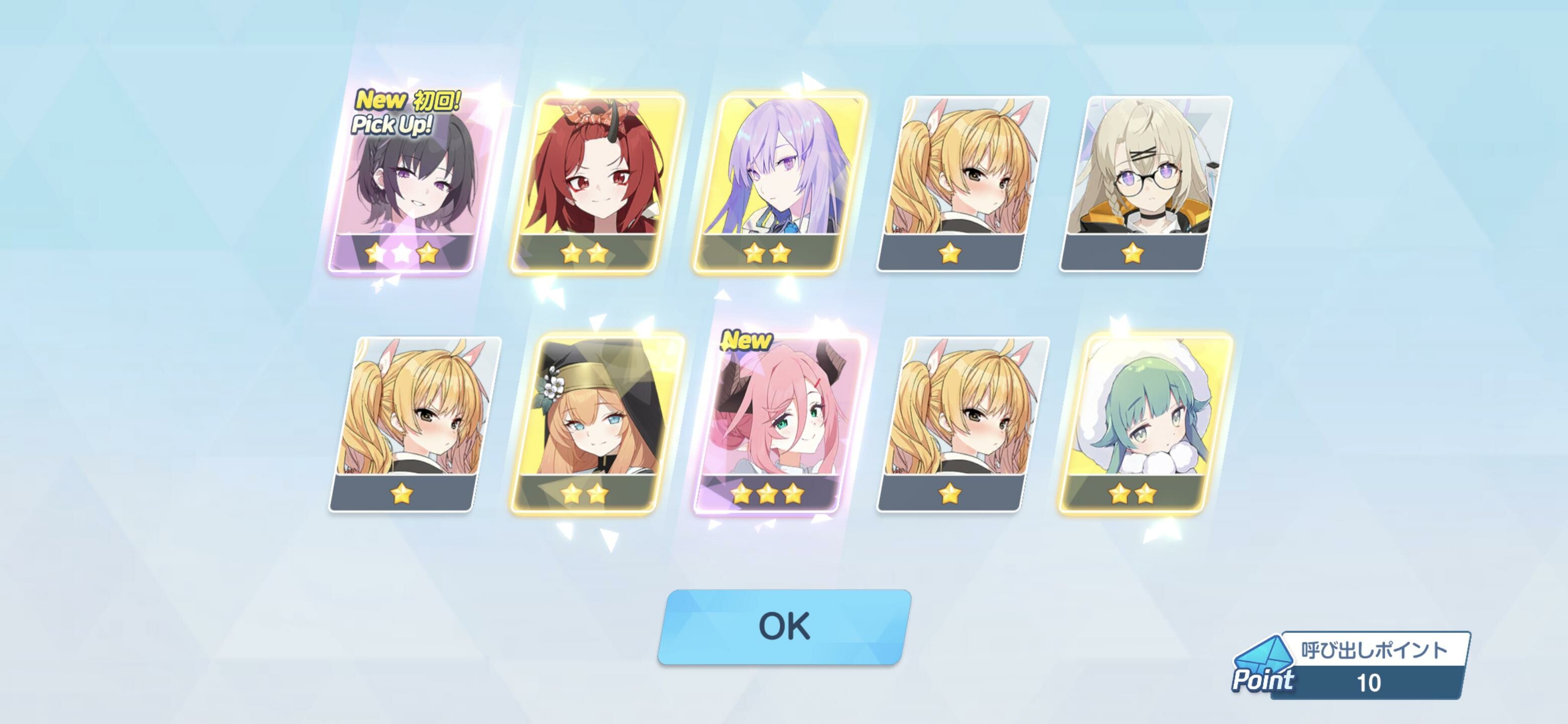The image size is (1568, 724).
Task: Confirm results with the OK button
Action: point(784,626)
